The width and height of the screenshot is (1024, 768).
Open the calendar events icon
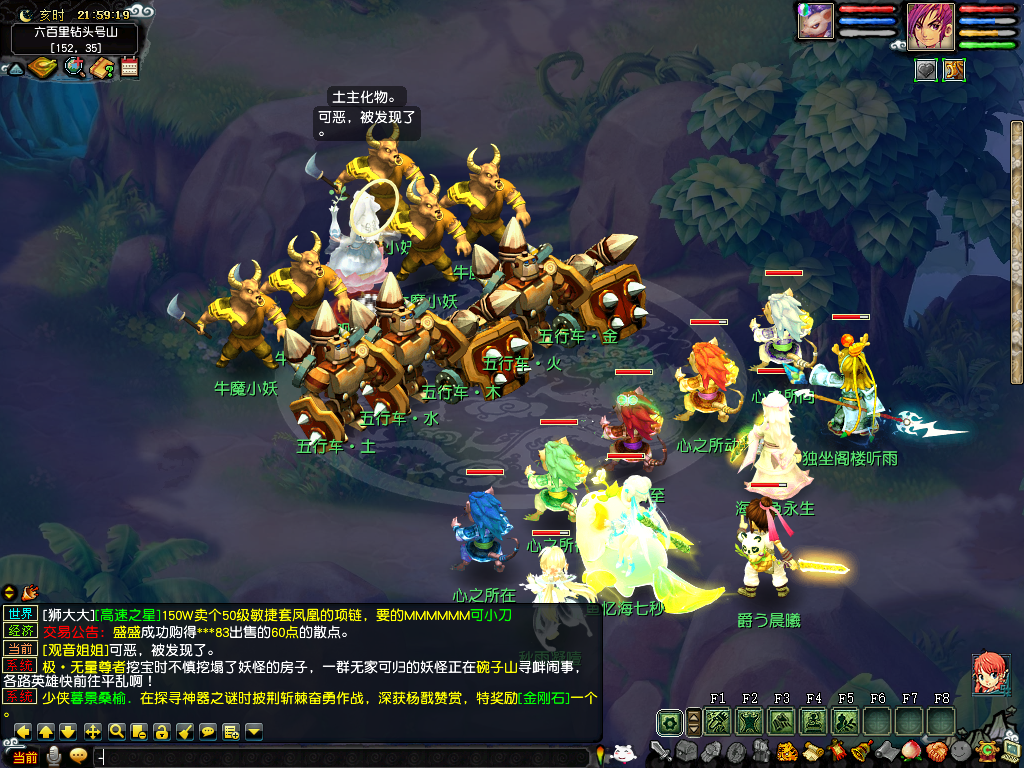point(129,68)
